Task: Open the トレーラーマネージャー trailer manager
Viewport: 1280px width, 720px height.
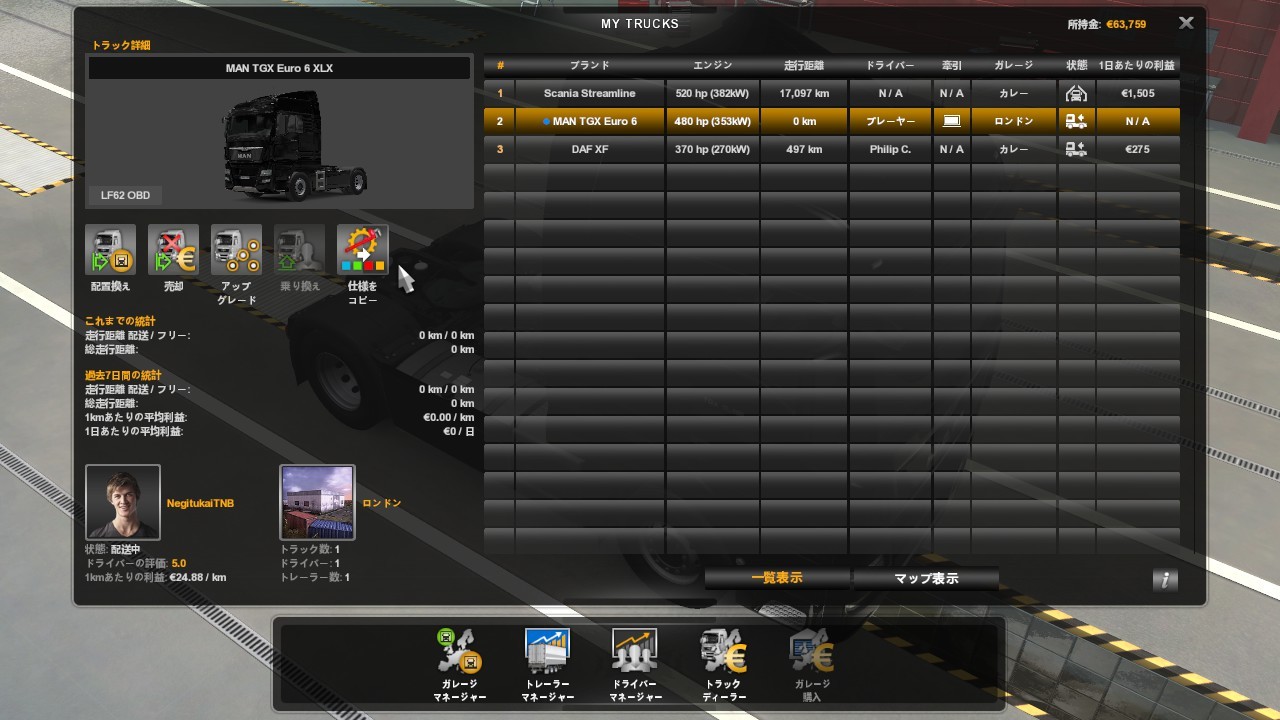Action: point(547,655)
